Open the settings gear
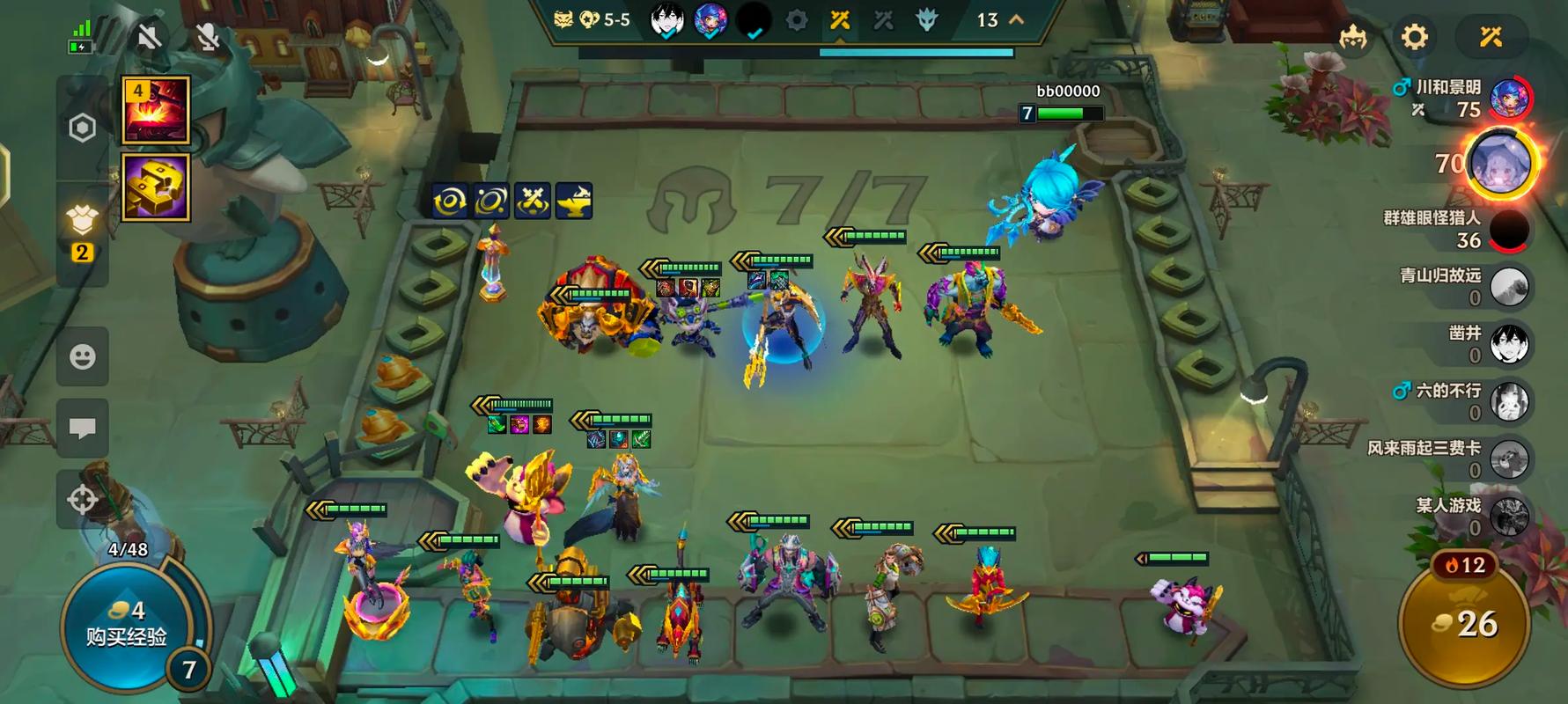The height and width of the screenshot is (704, 1568). coord(1414,37)
